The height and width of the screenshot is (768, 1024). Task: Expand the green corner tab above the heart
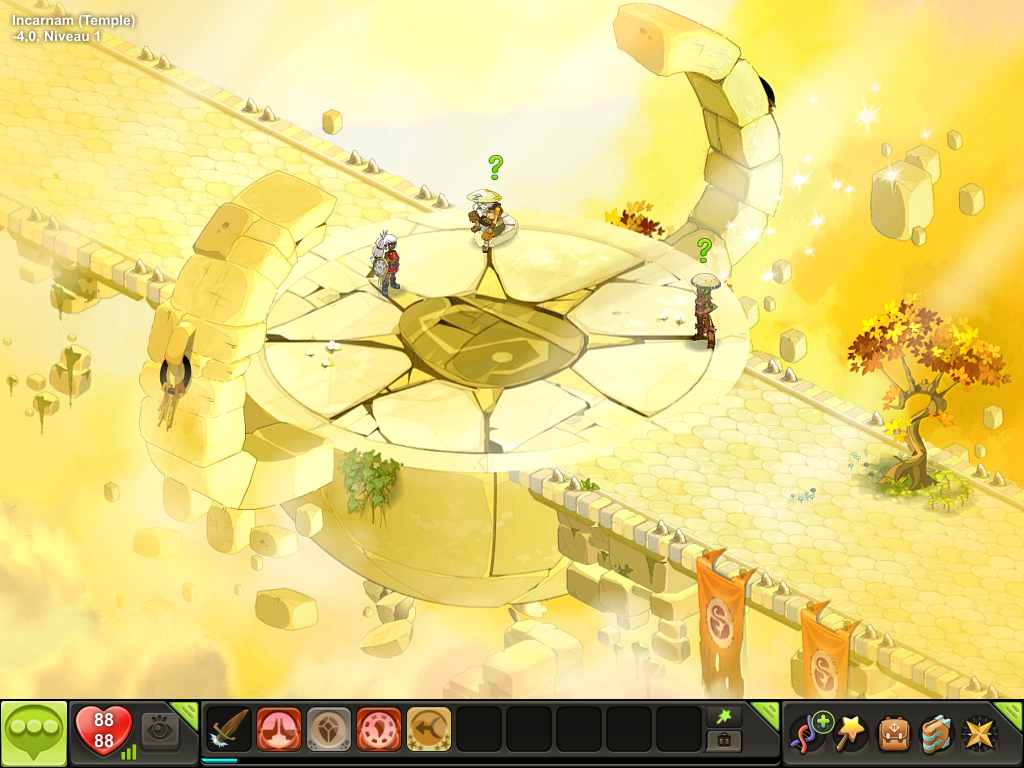tap(187, 709)
